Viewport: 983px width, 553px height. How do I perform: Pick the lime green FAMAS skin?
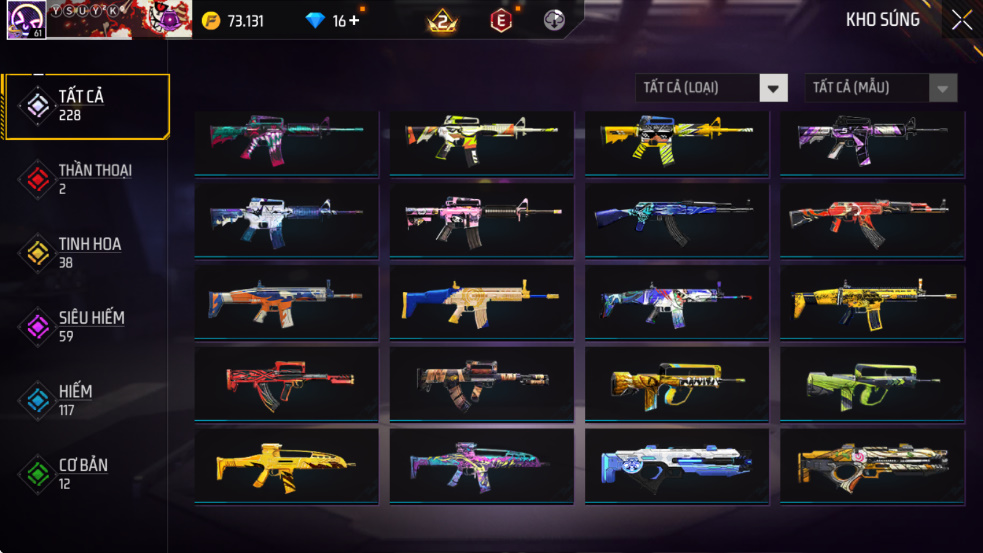click(873, 384)
